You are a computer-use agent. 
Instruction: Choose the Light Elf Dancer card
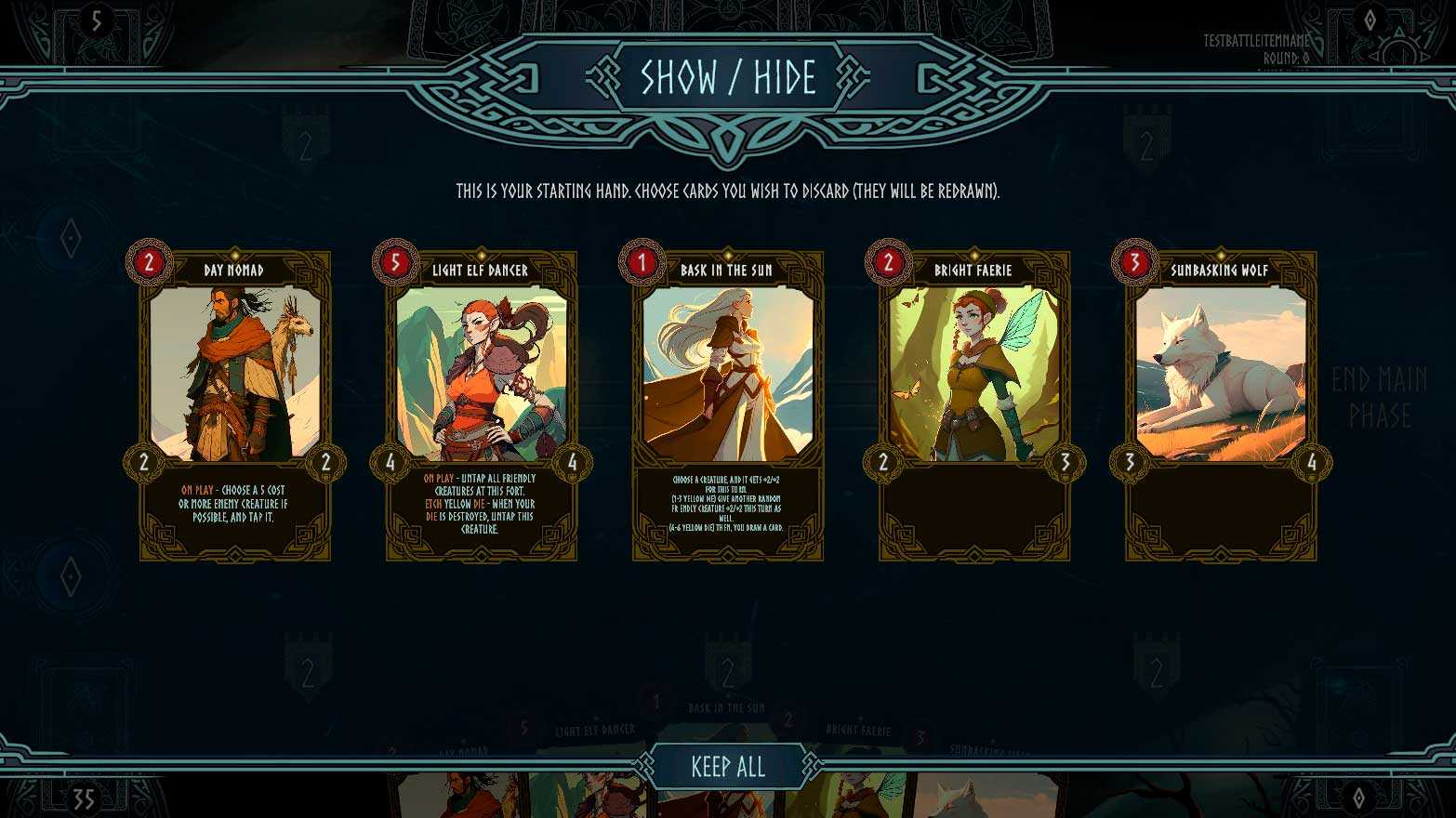tap(482, 405)
